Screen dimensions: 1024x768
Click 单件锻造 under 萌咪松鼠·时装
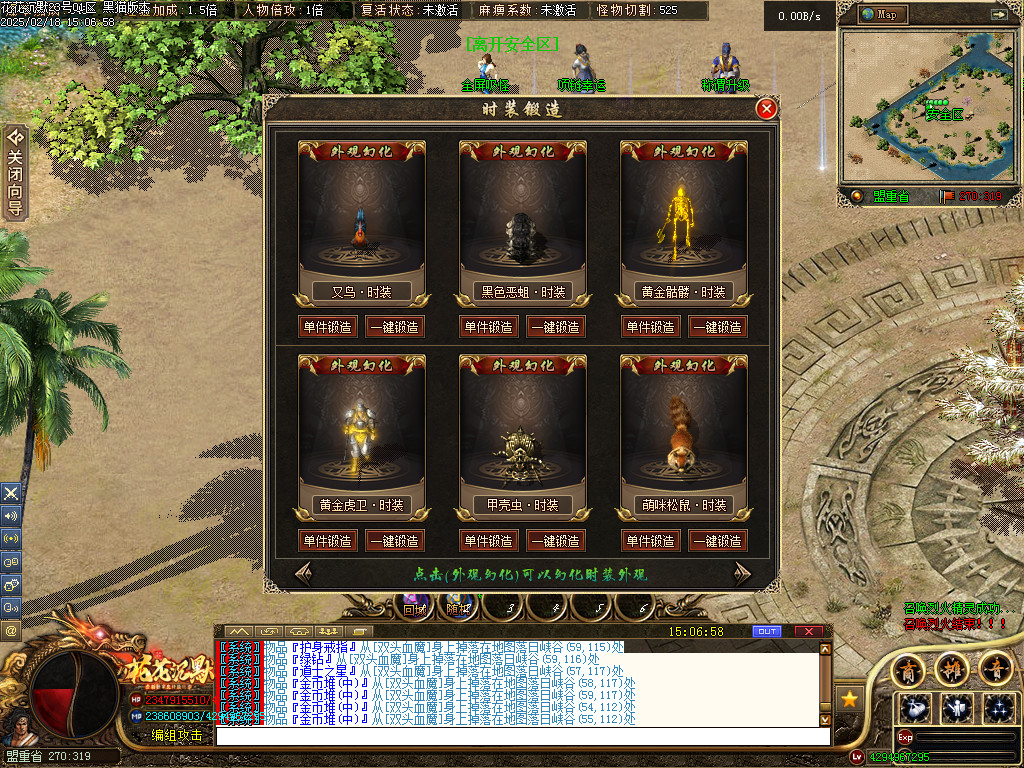tap(650, 541)
